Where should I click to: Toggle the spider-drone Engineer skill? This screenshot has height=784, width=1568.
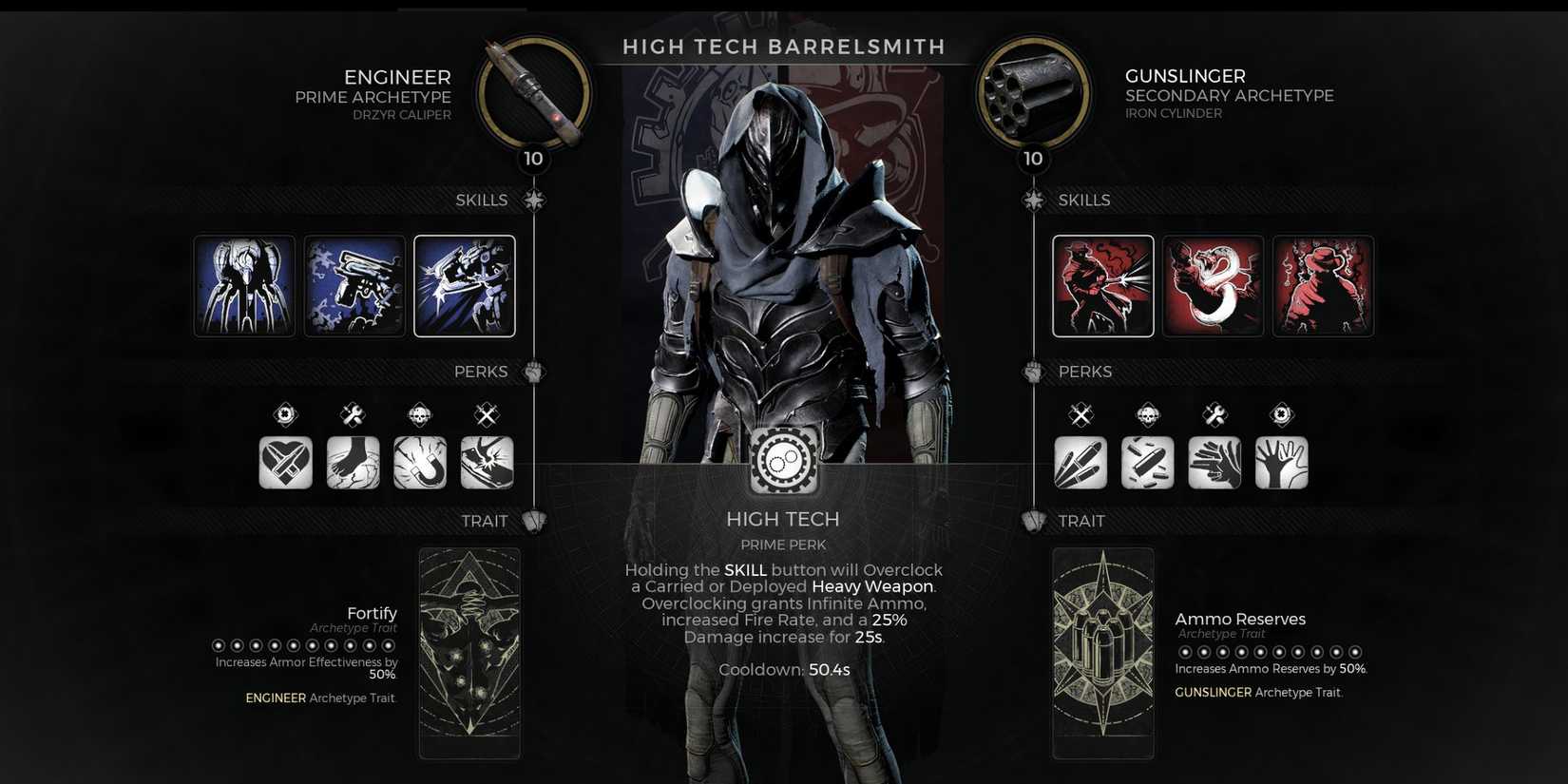[x=243, y=285]
